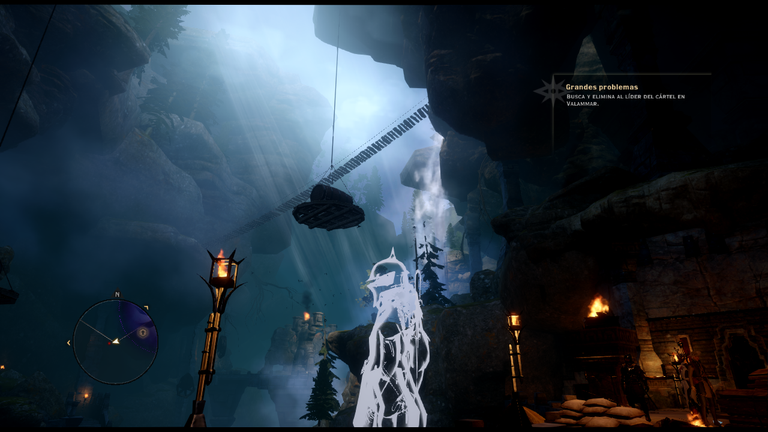Image resolution: width=768 pixels, height=432 pixels.
Task: Open the circular radar minimap
Action: [115, 341]
